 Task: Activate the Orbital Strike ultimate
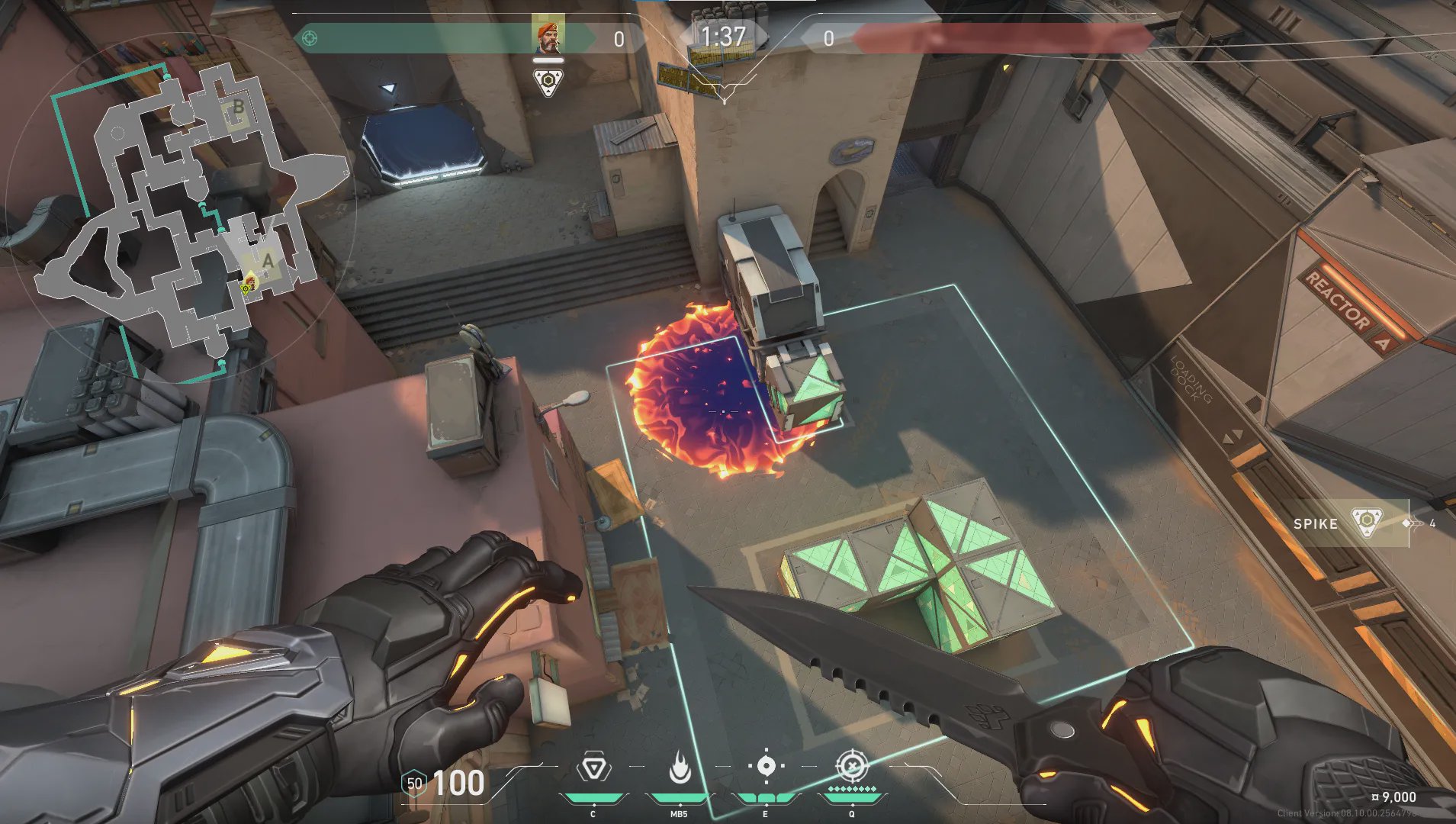[852, 768]
